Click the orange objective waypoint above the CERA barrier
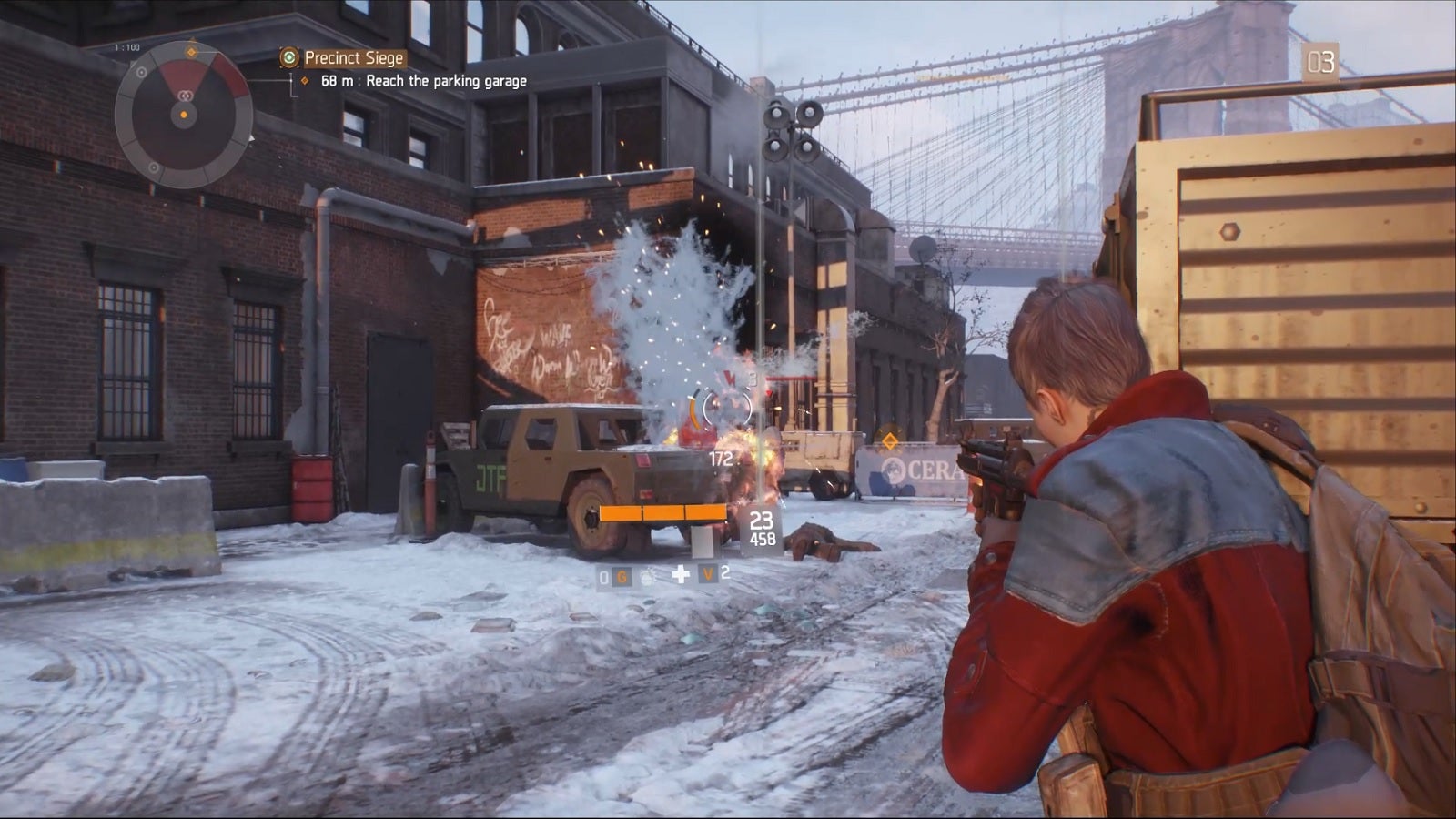This screenshot has width=1456, height=819. (x=890, y=441)
